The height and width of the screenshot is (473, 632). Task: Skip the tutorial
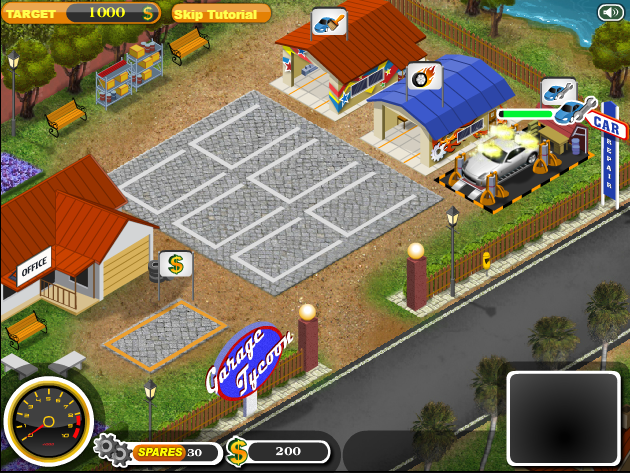coord(220,13)
